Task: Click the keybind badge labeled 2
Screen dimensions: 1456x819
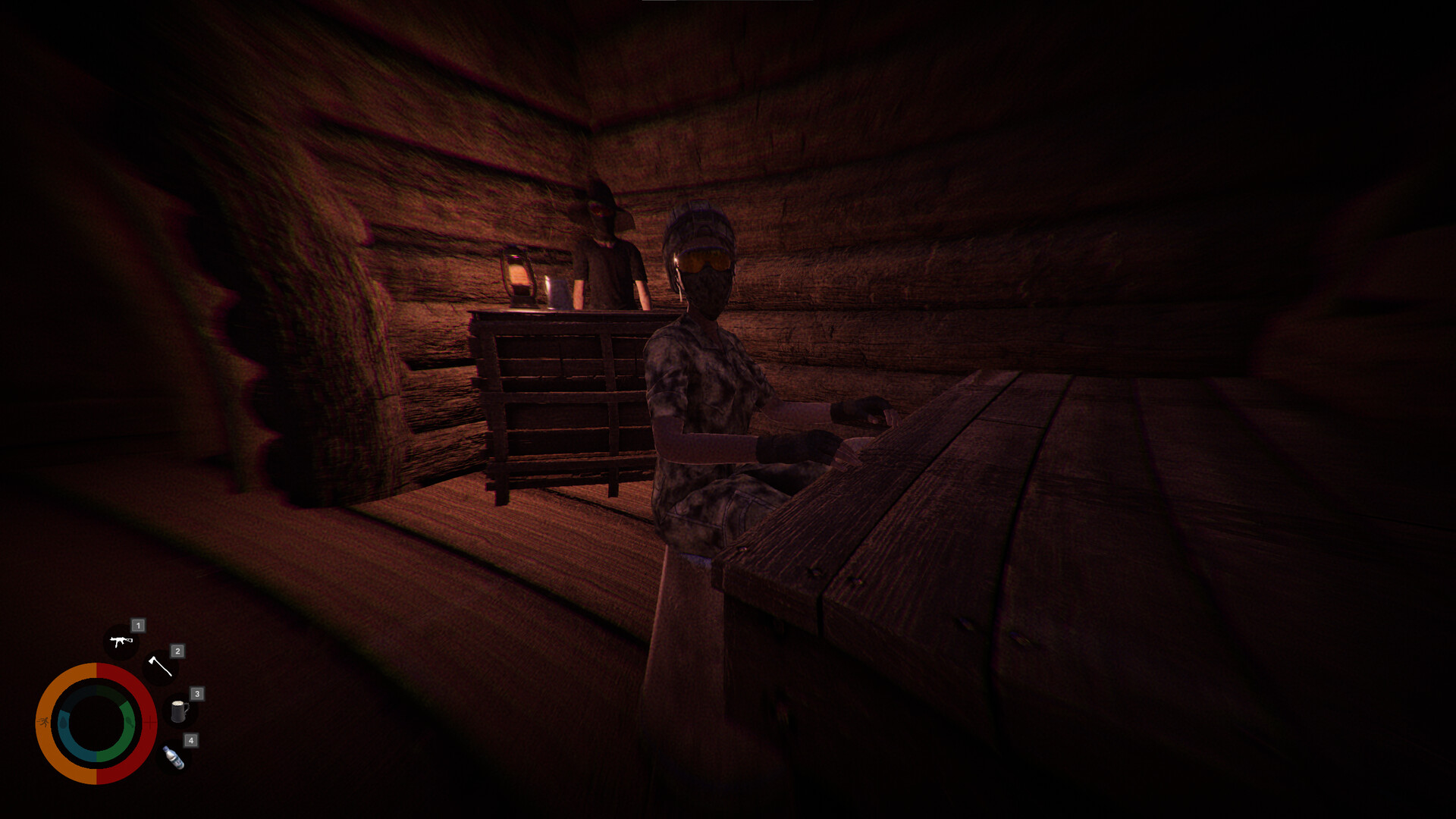Action: [177, 652]
